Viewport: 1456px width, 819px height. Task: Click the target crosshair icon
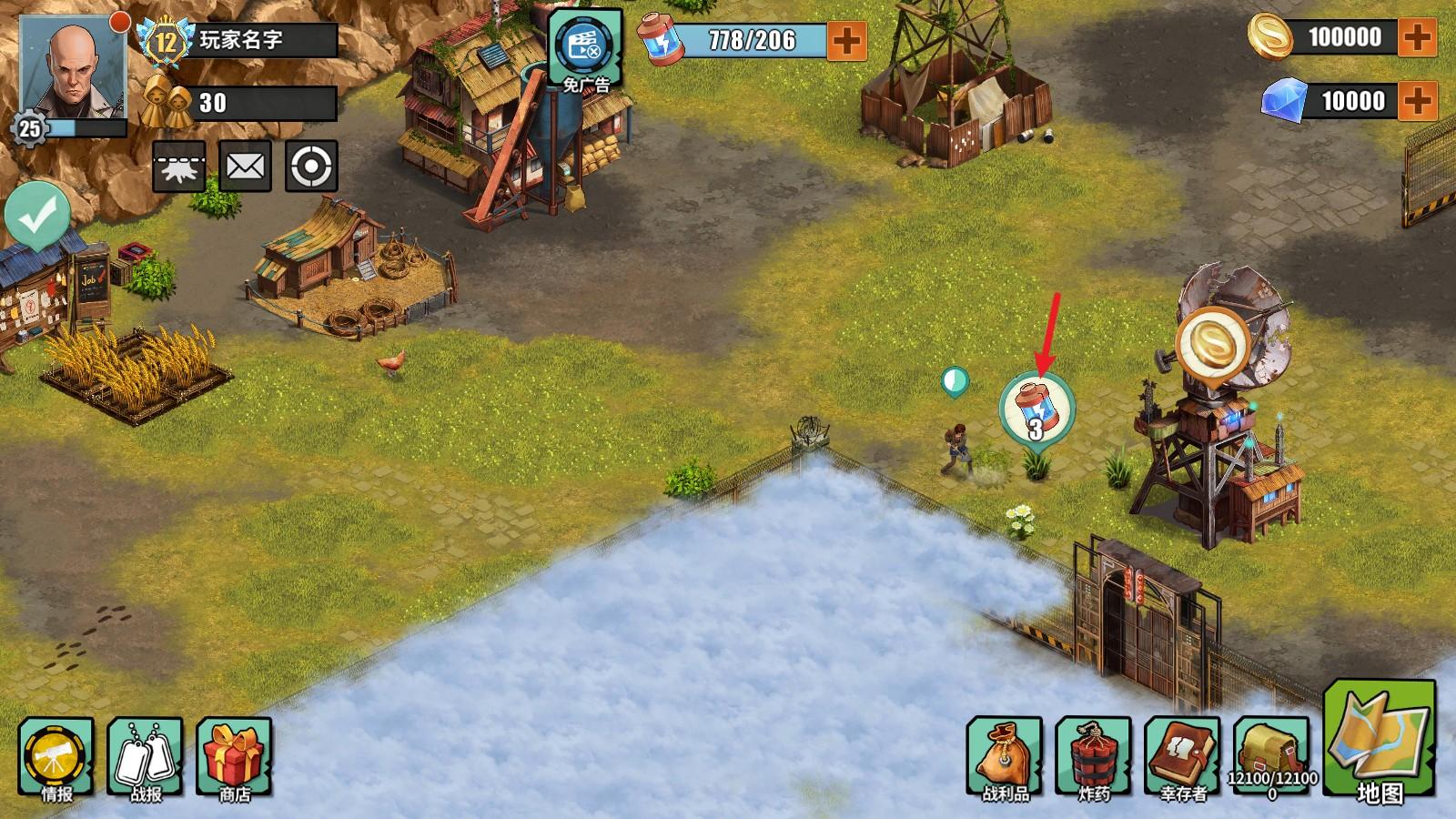click(x=311, y=167)
